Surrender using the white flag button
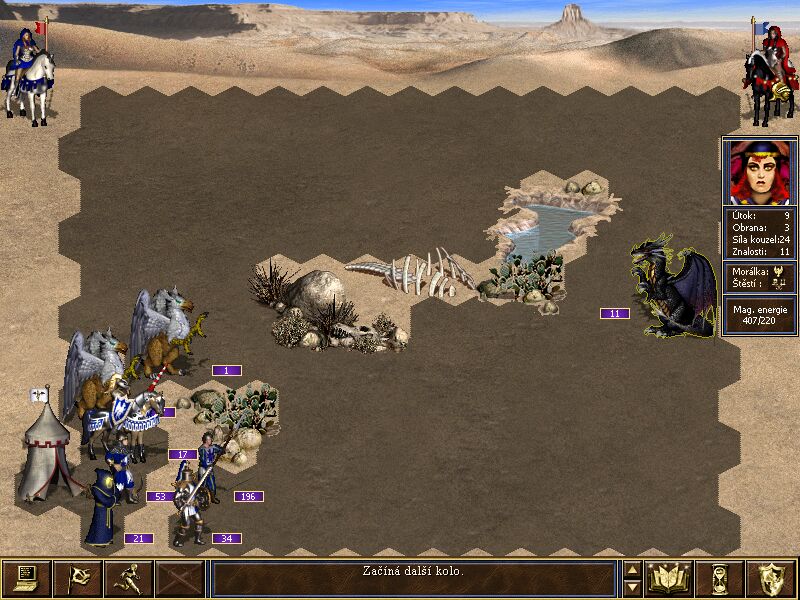 tap(78, 579)
